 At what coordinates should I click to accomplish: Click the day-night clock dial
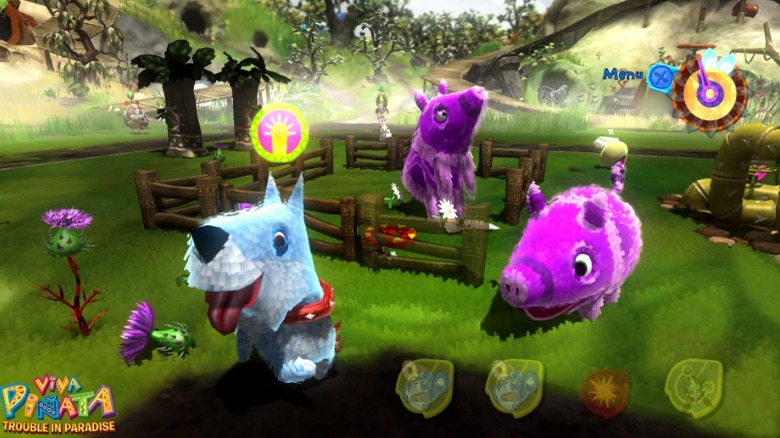click(x=709, y=93)
